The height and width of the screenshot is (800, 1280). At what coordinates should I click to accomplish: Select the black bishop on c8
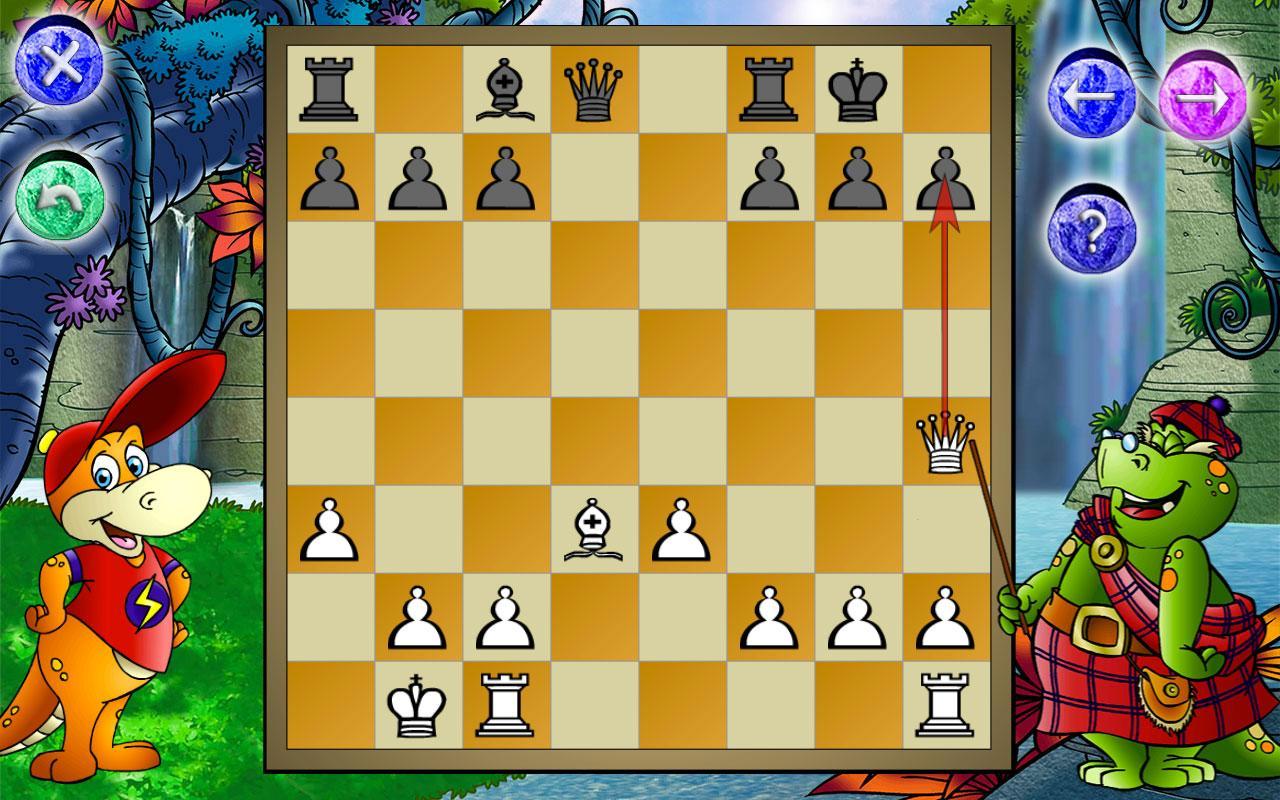click(x=505, y=90)
